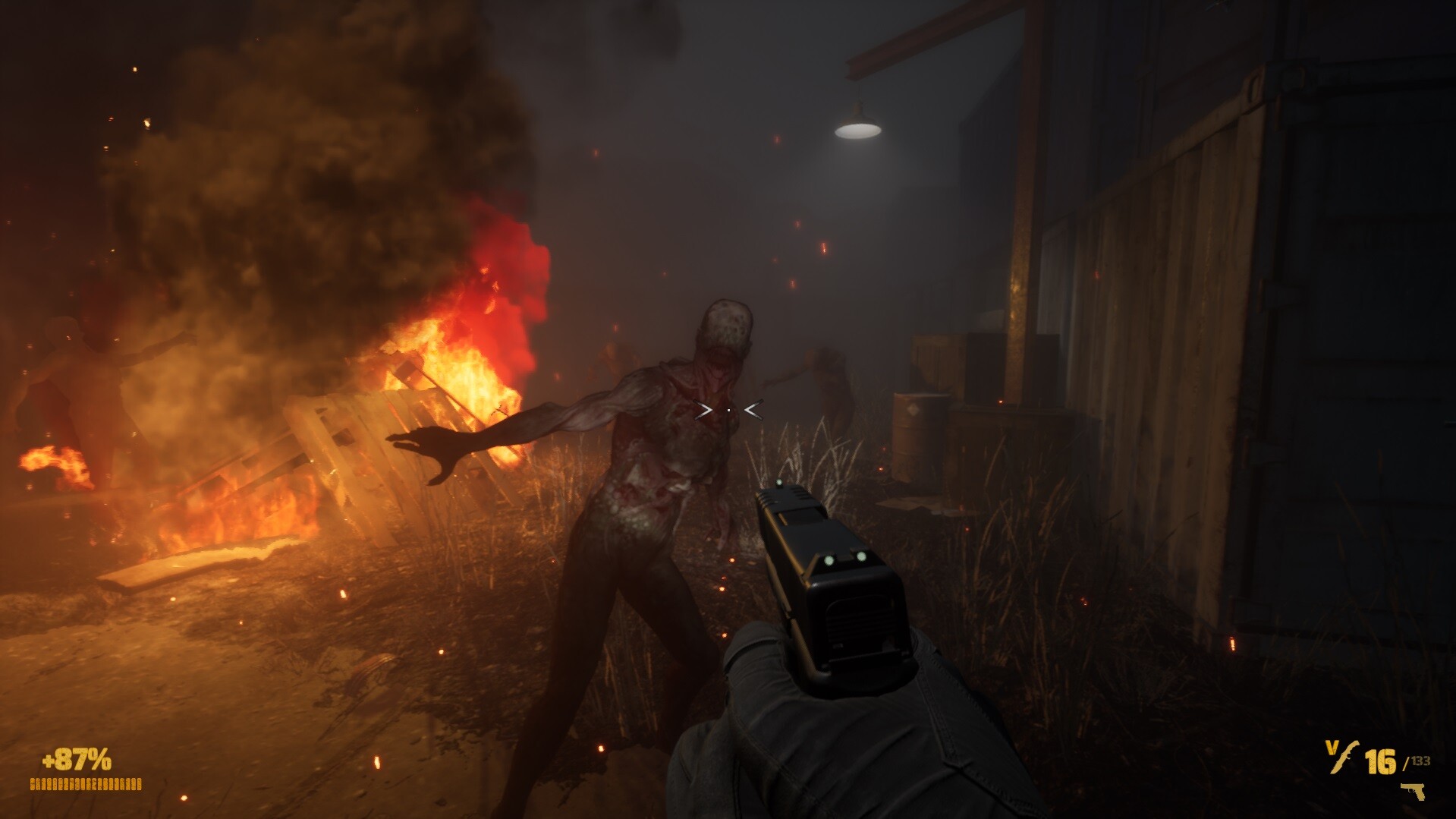Image resolution: width=1456 pixels, height=819 pixels.
Task: Click the V keybind label beside the knife
Action: 1331,747
